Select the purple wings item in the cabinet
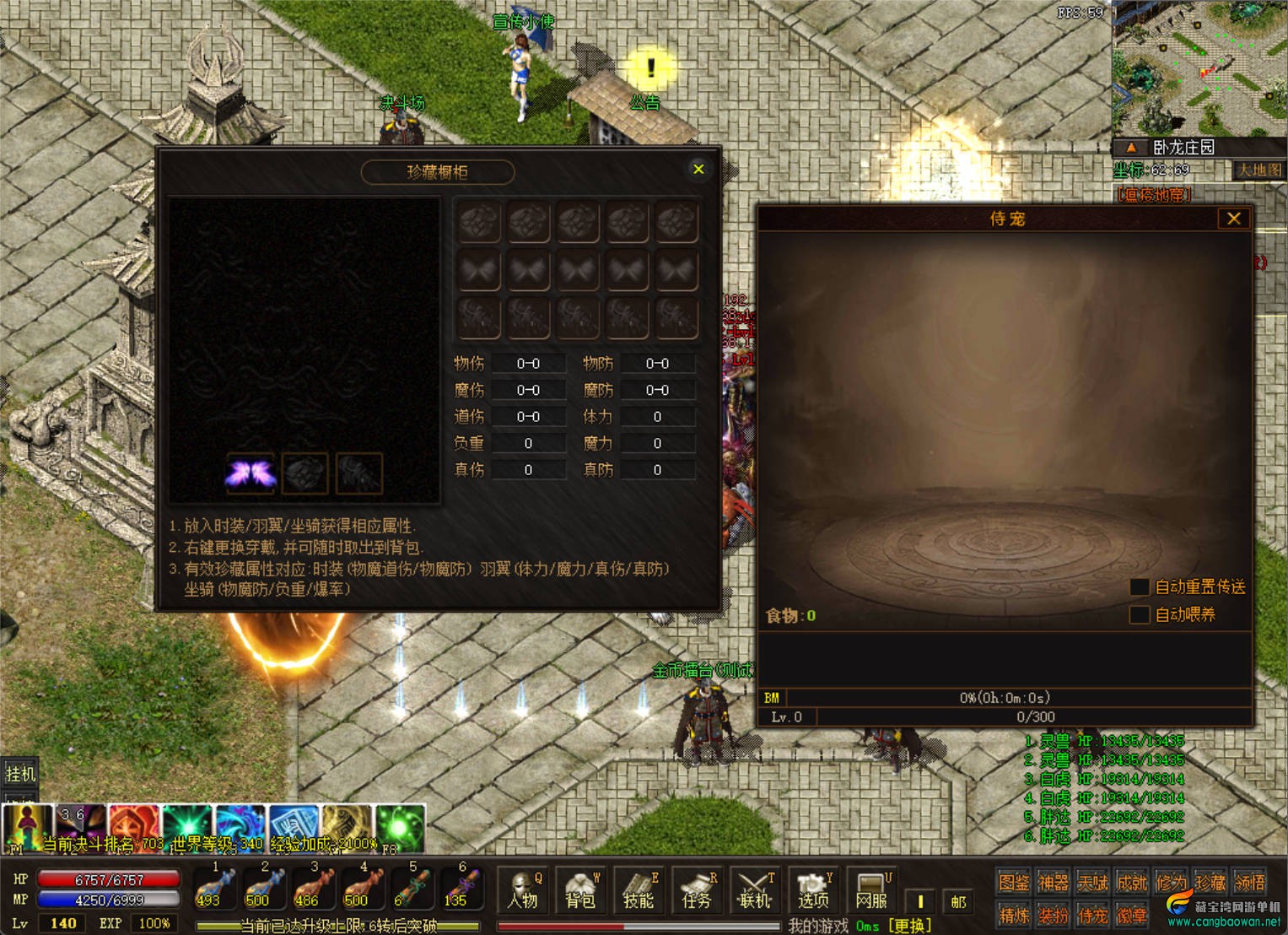Image resolution: width=1288 pixels, height=935 pixels. coord(251,473)
